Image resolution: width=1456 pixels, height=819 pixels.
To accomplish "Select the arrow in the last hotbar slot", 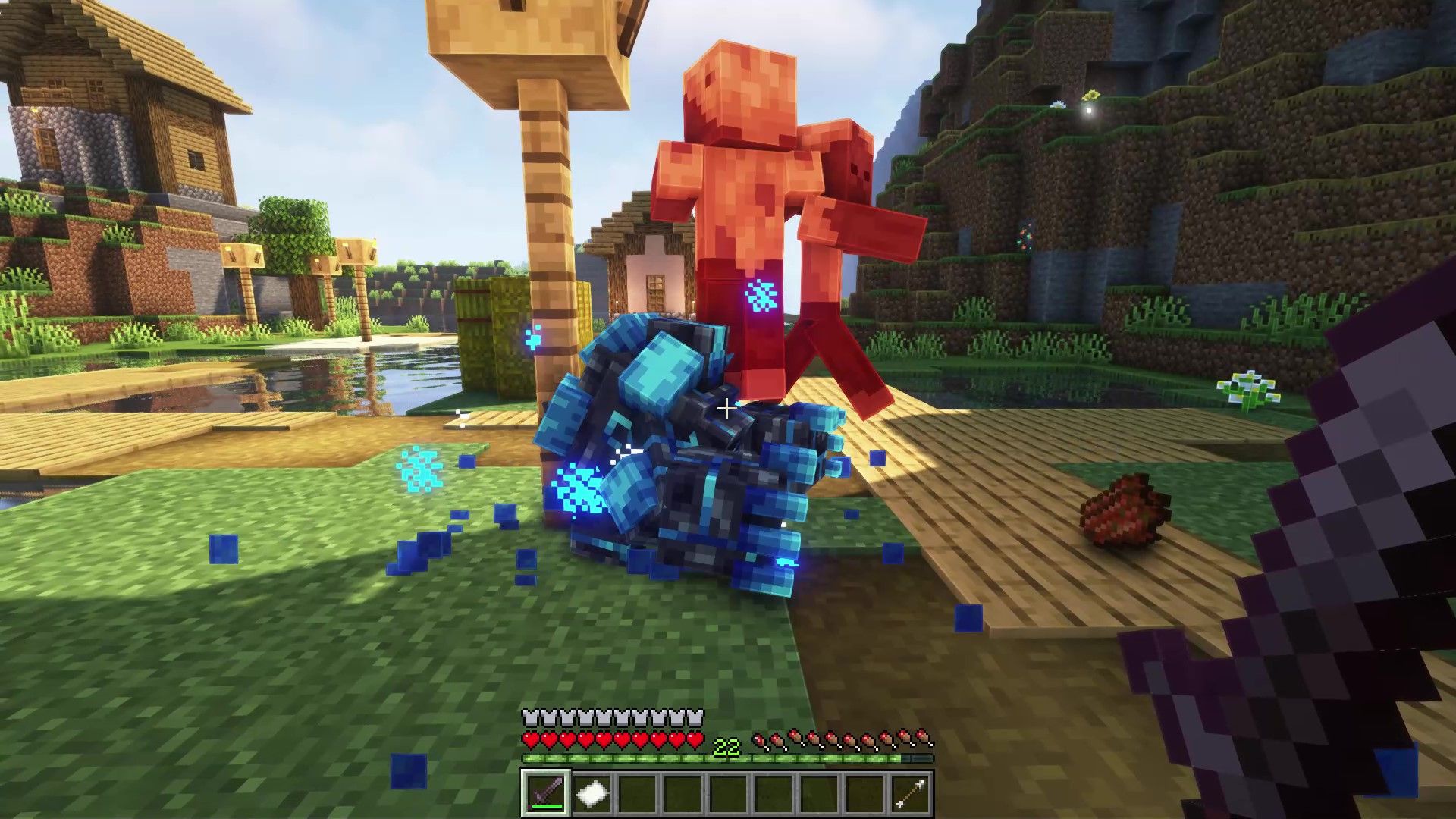I will [912, 794].
